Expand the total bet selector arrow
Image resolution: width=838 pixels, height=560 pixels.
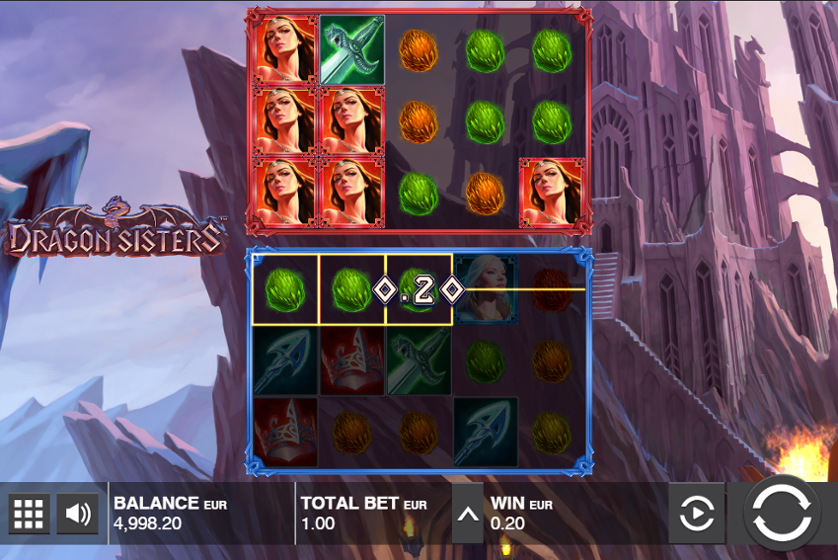pos(467,514)
